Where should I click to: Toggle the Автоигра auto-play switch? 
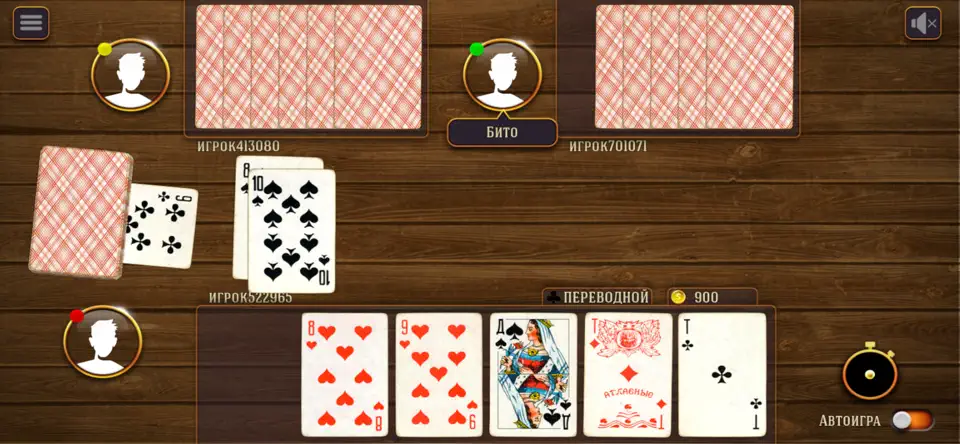tap(913, 421)
